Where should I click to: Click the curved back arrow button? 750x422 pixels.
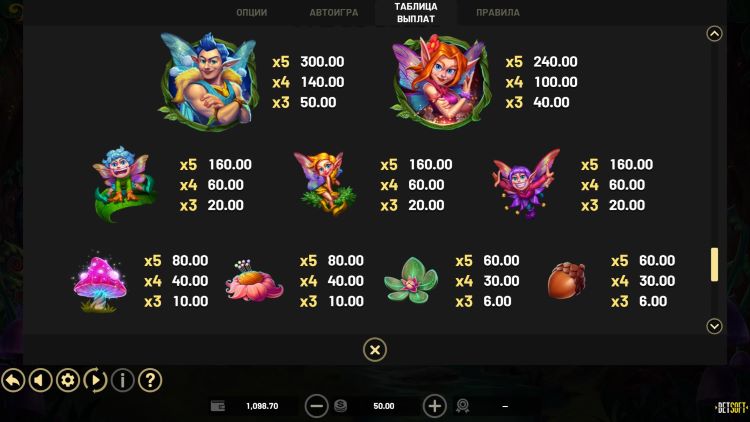[x=13, y=380]
